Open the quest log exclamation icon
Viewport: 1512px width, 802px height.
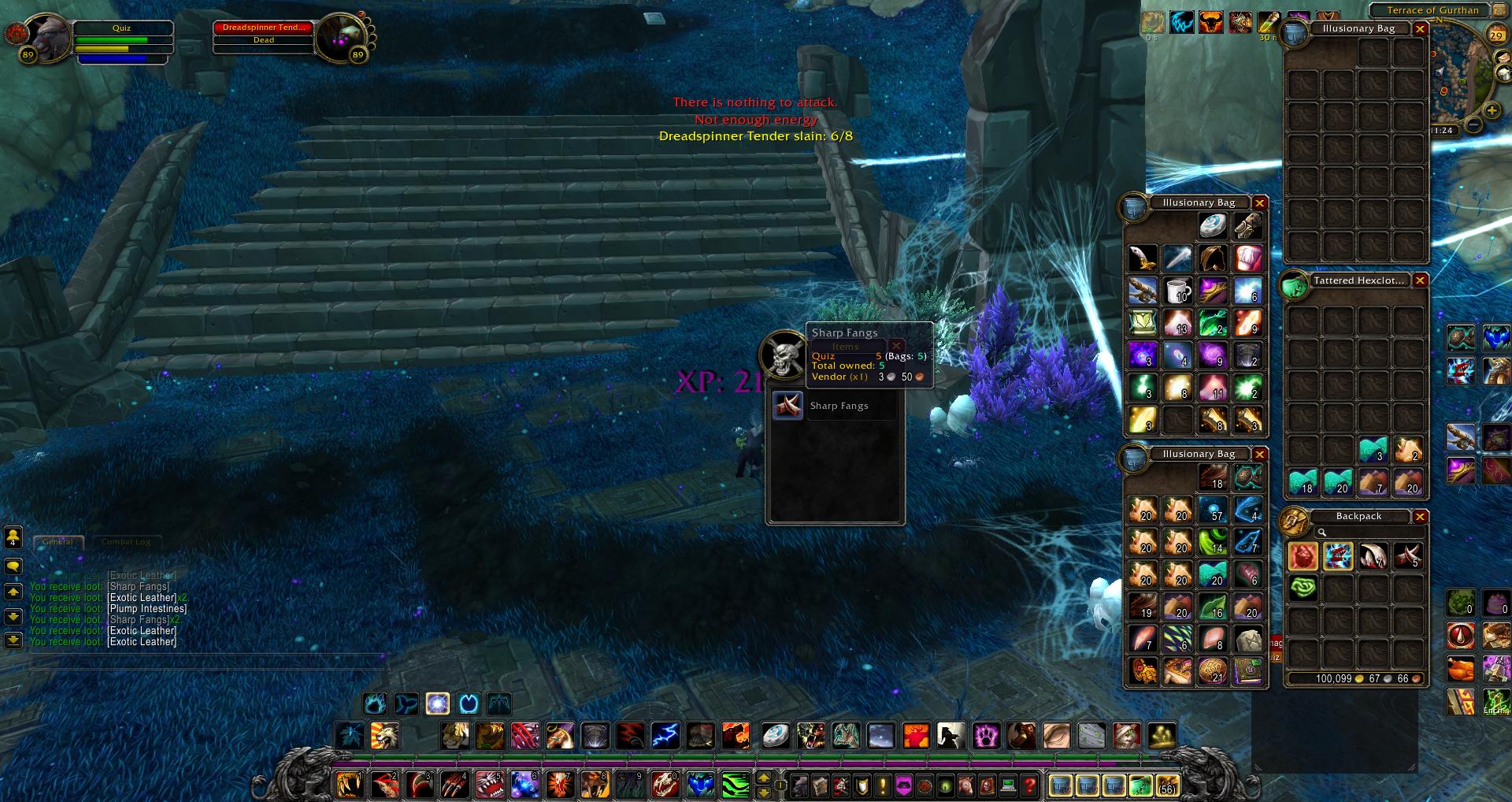pyautogui.click(x=883, y=785)
